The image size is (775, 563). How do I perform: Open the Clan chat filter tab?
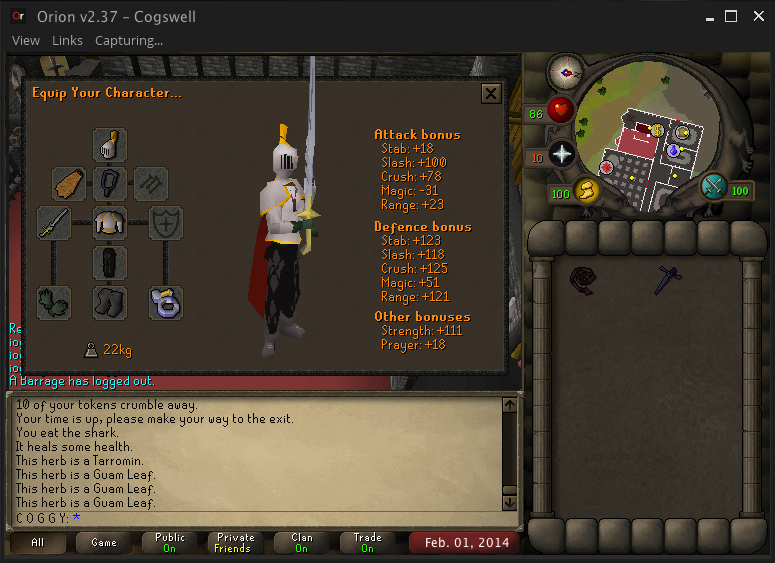point(301,543)
